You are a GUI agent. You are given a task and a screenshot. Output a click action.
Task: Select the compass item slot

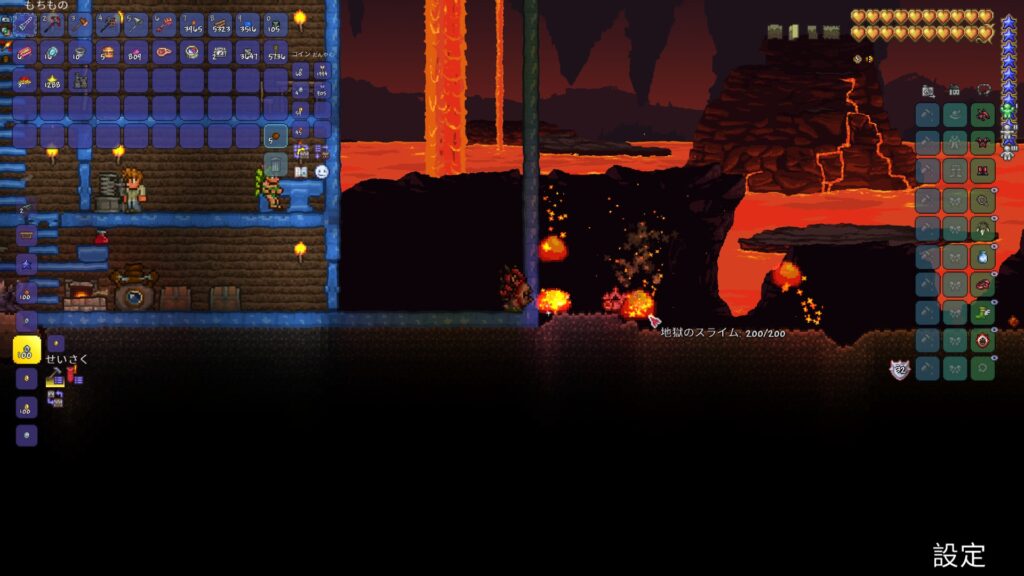[191, 52]
